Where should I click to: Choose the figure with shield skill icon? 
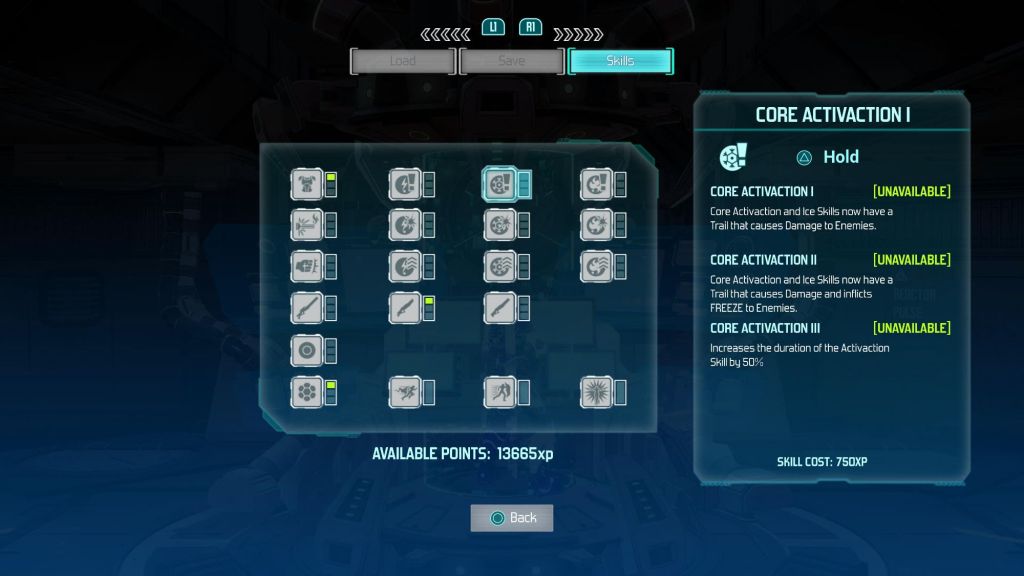[499, 392]
